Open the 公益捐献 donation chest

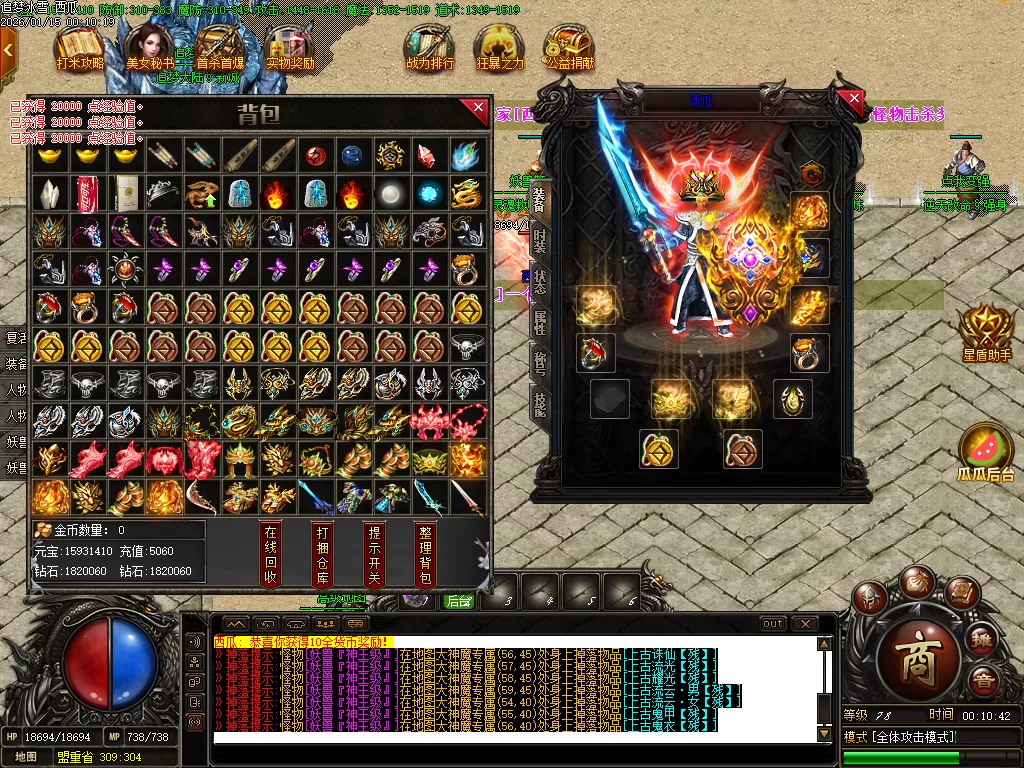[x=569, y=48]
